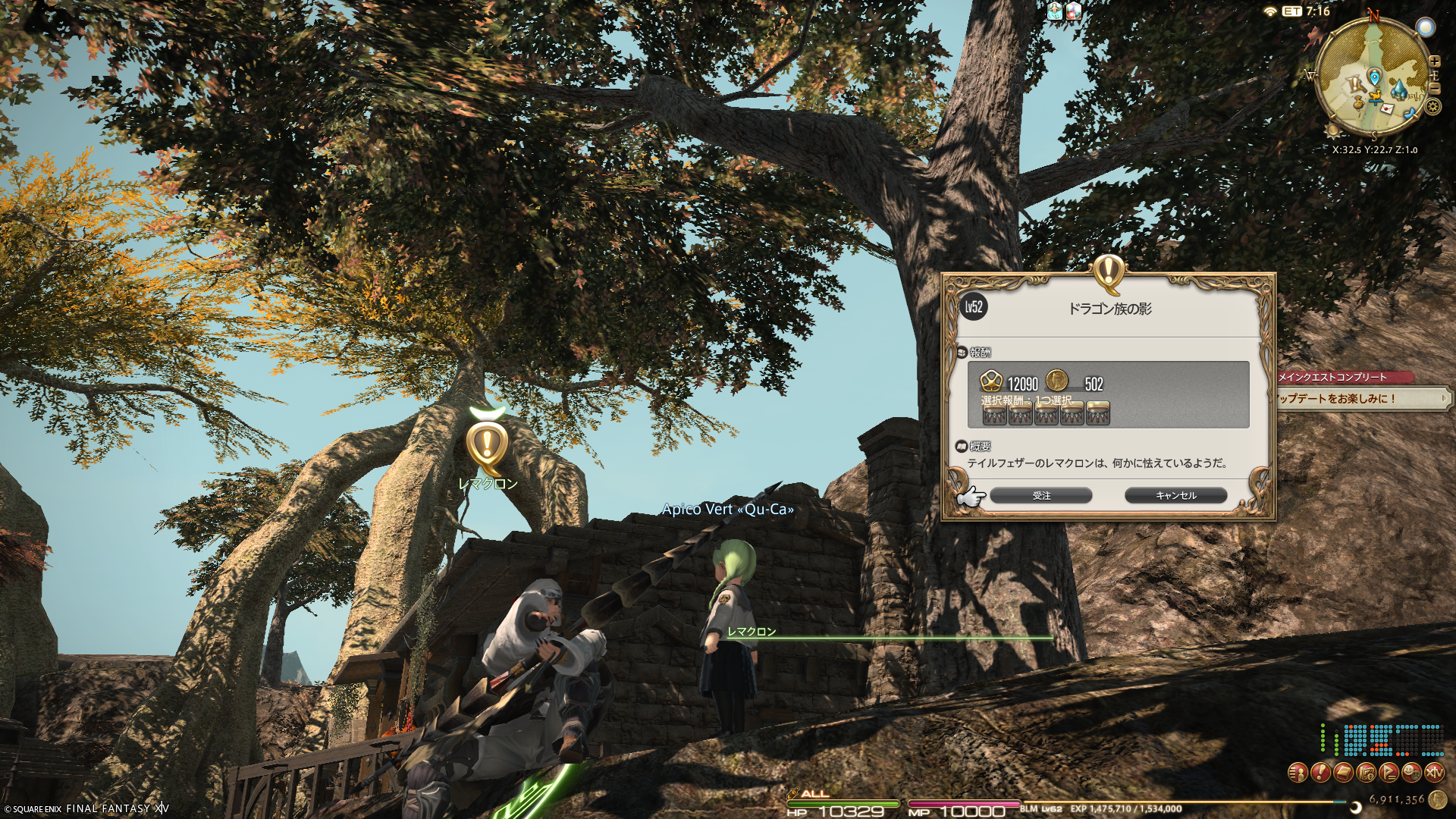Open the Character main menu icon
Image resolution: width=1456 pixels, height=819 pixels.
1298,773
